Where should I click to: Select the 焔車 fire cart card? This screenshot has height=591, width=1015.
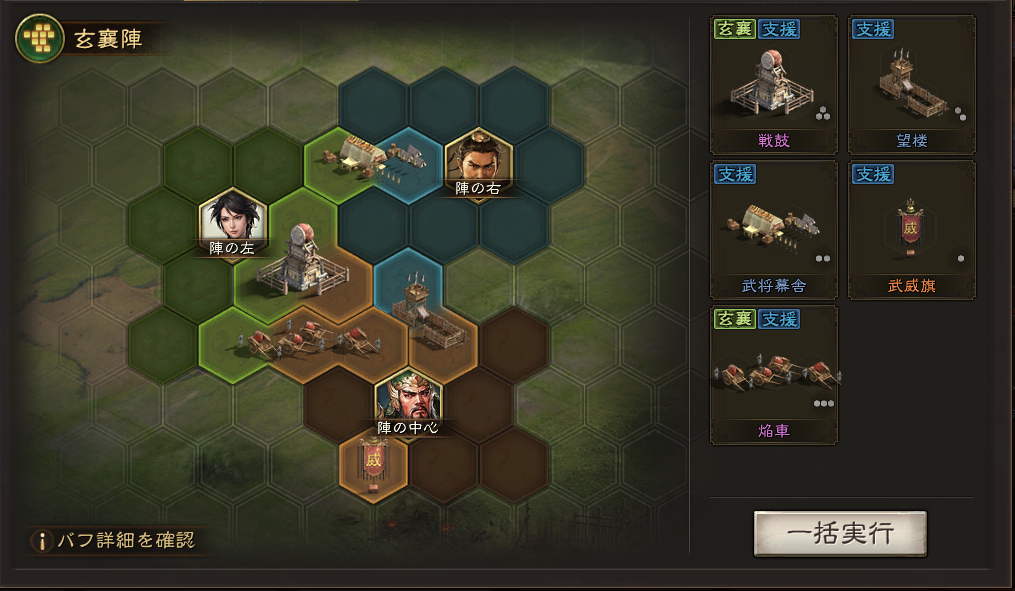[774, 375]
